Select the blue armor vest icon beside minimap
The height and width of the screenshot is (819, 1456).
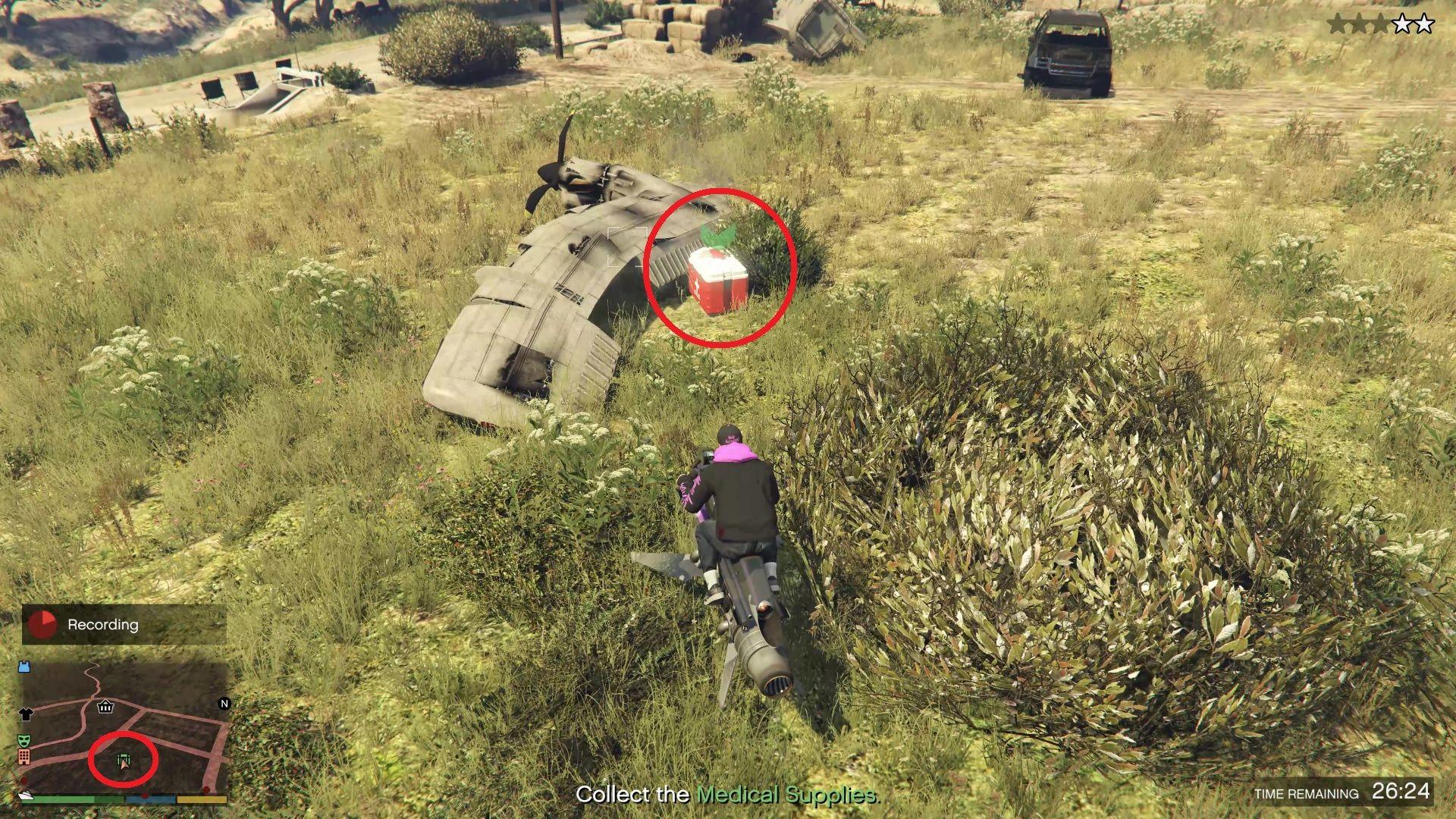25,667
